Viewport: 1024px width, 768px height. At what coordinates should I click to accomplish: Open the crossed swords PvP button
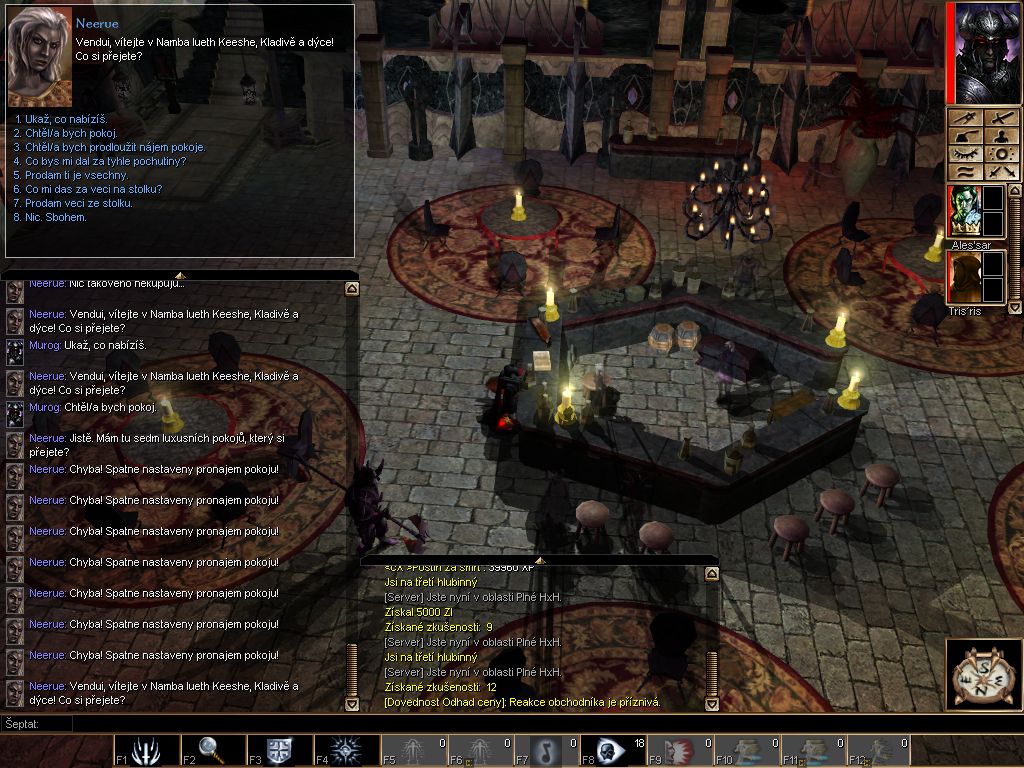[x=1001, y=172]
